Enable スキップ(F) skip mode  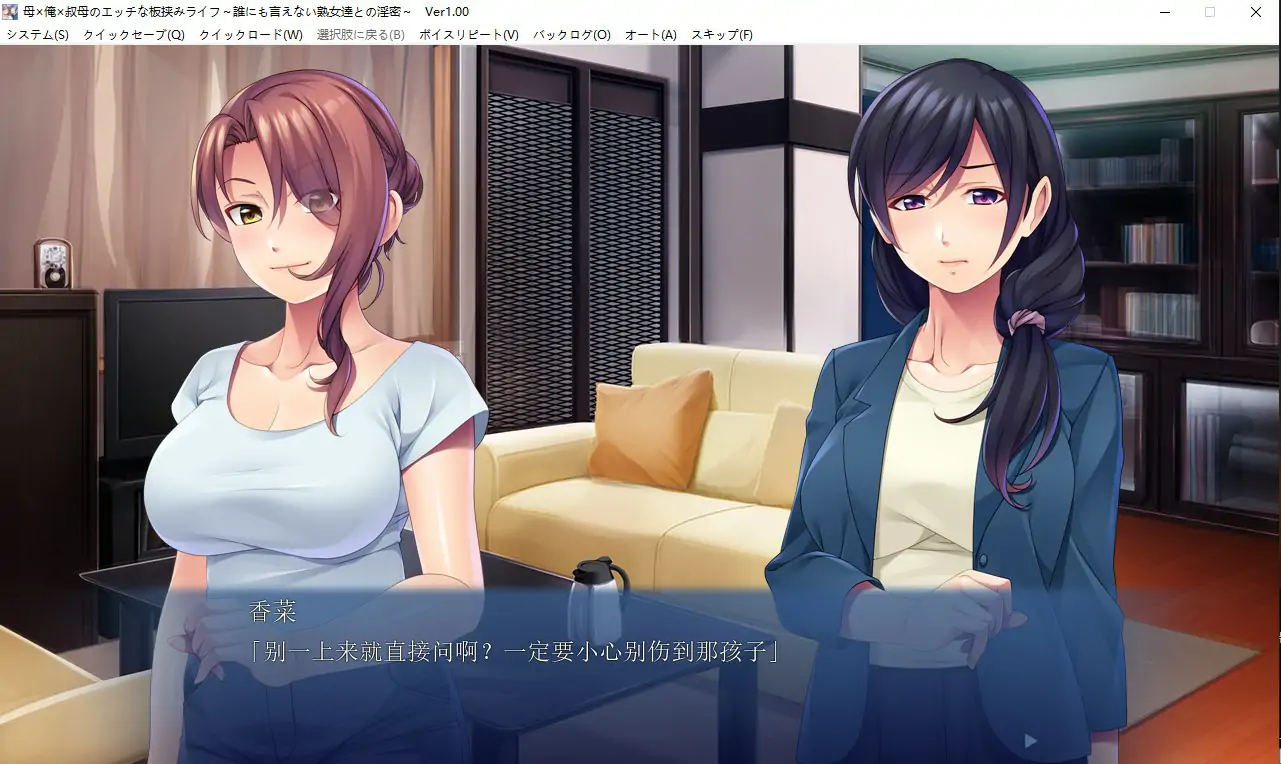[723, 33]
